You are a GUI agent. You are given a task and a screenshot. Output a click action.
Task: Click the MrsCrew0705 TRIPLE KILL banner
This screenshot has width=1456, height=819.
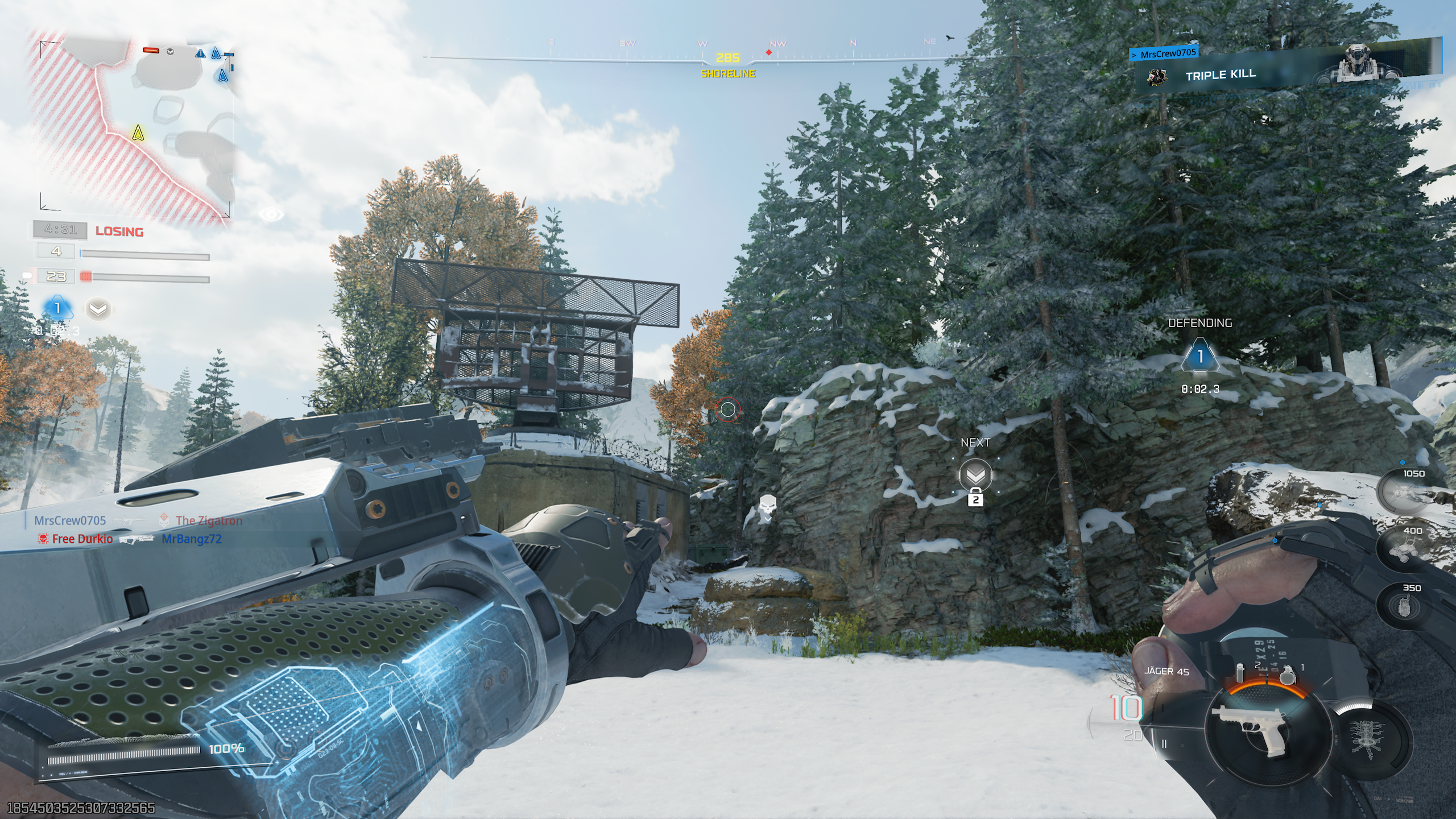1220,75
